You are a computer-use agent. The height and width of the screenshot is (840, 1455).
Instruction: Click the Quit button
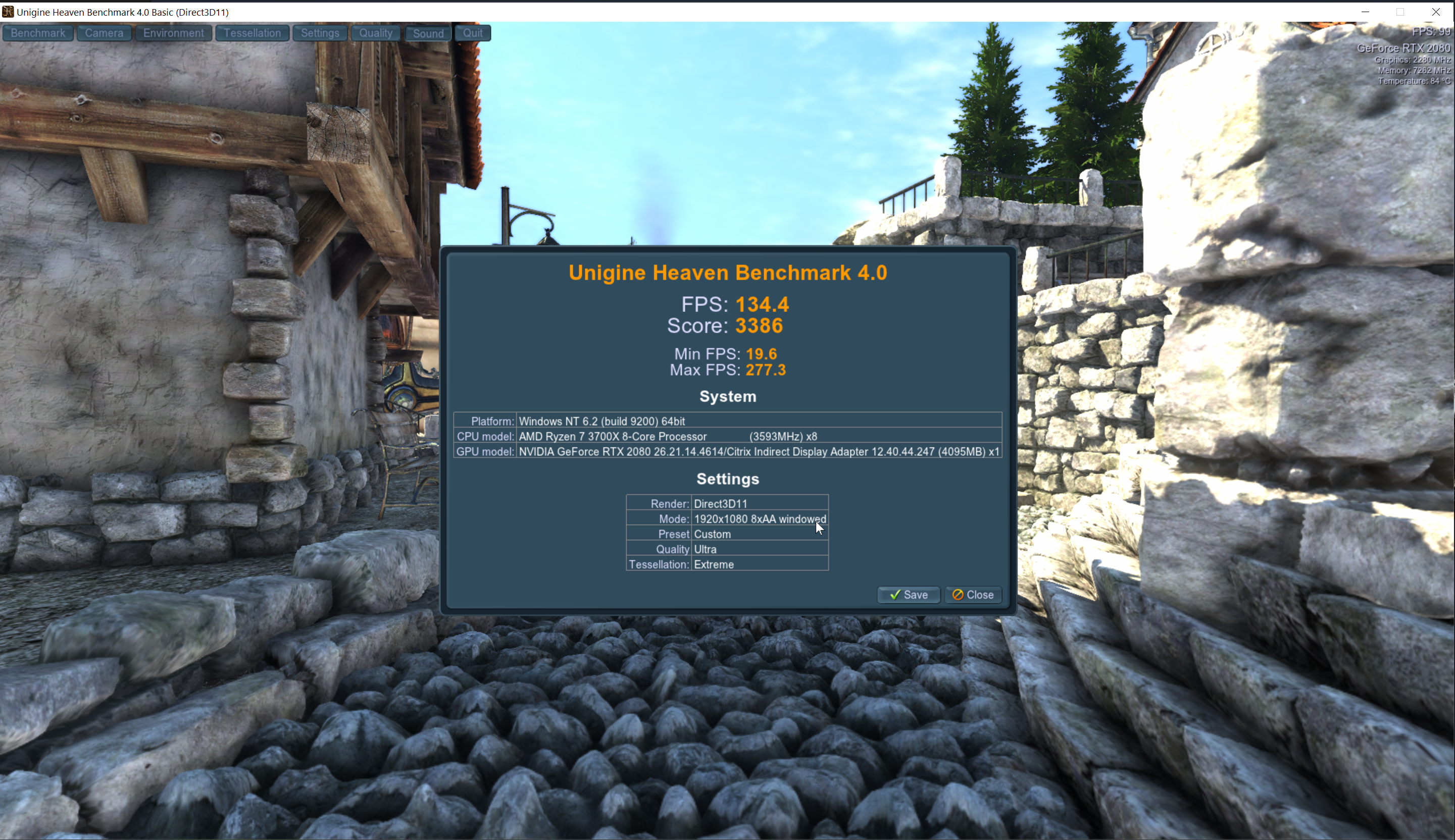pyautogui.click(x=472, y=33)
